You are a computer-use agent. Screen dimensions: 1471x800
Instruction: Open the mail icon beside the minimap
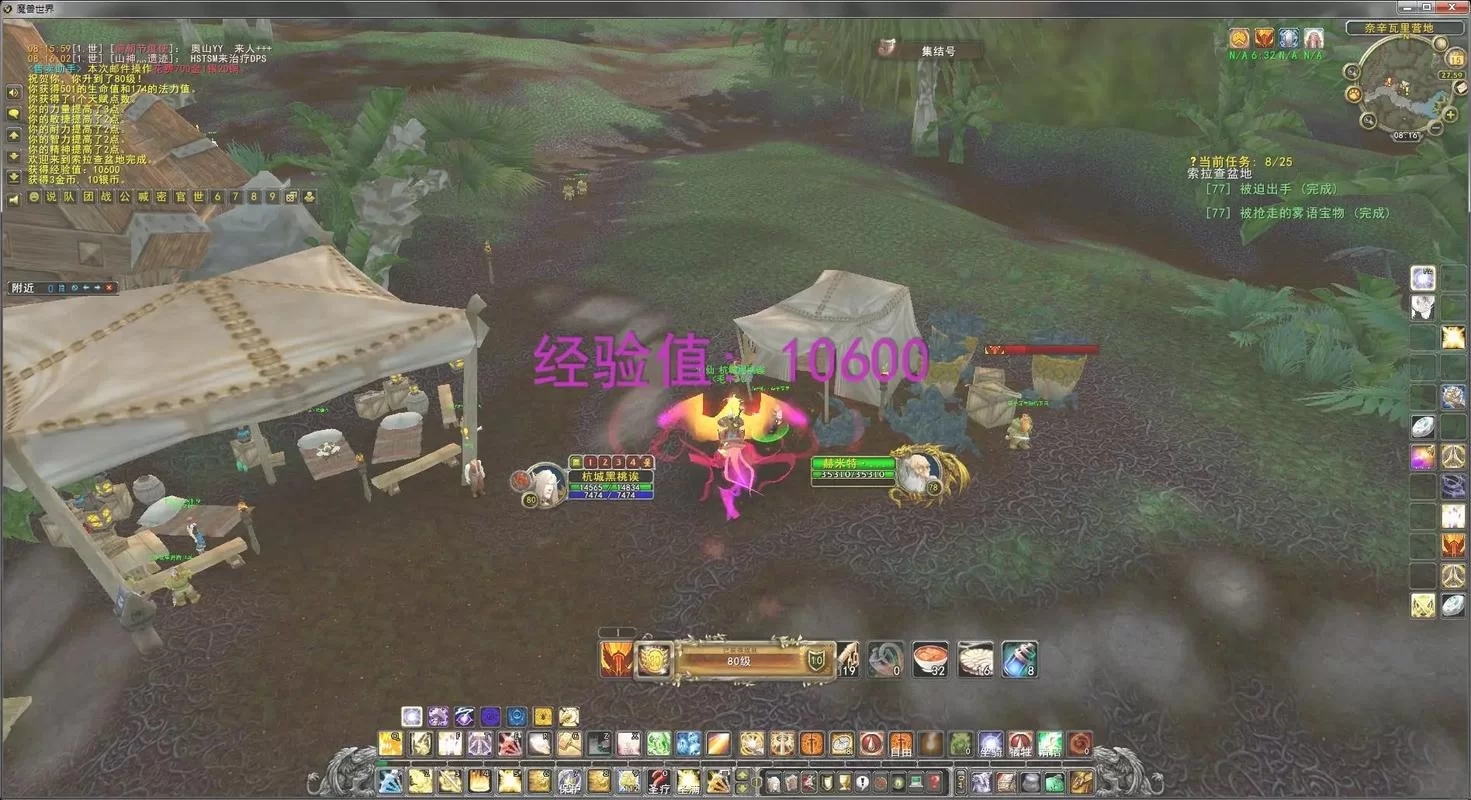point(1460,87)
